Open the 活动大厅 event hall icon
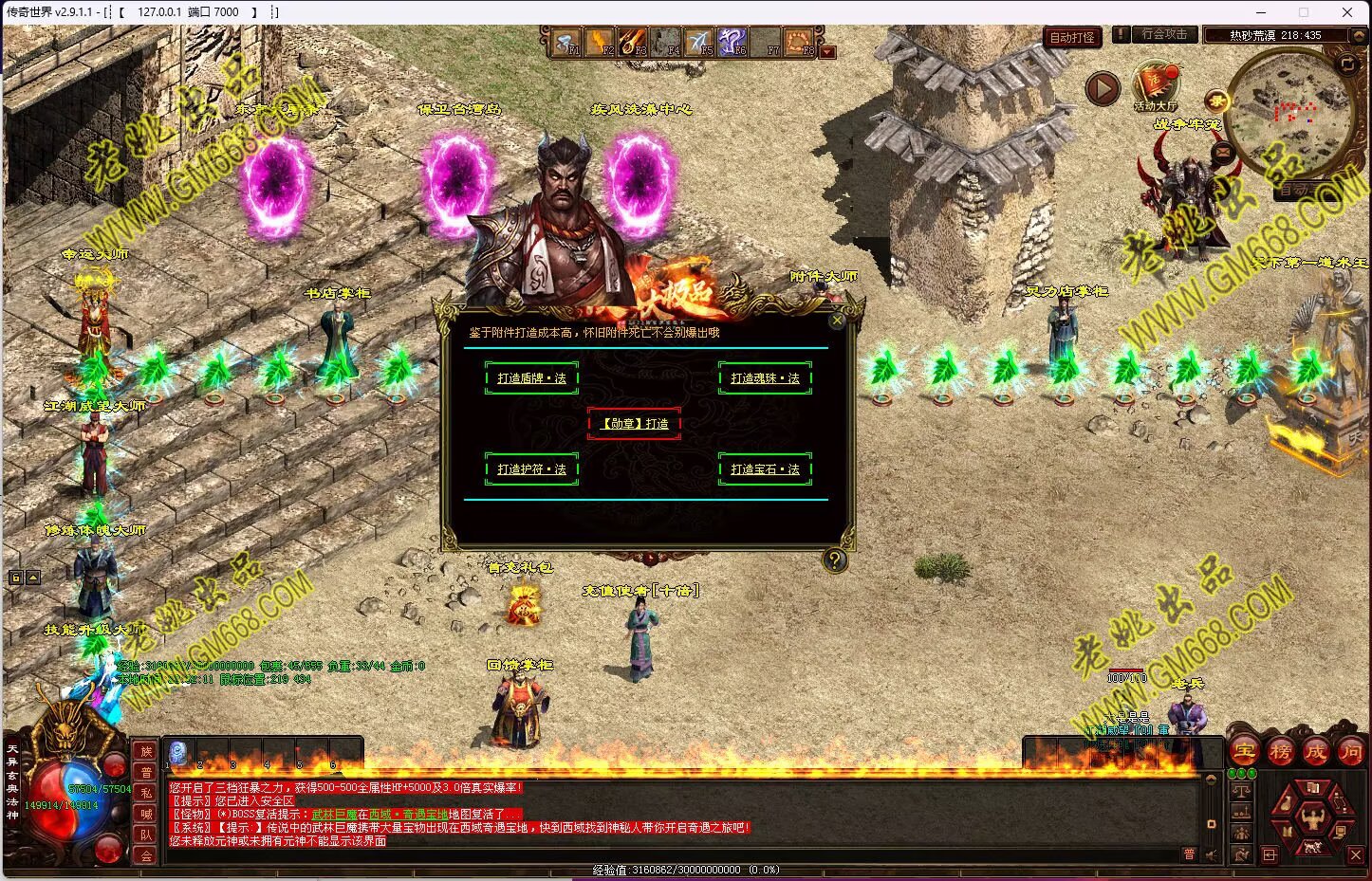 pyautogui.click(x=1155, y=85)
